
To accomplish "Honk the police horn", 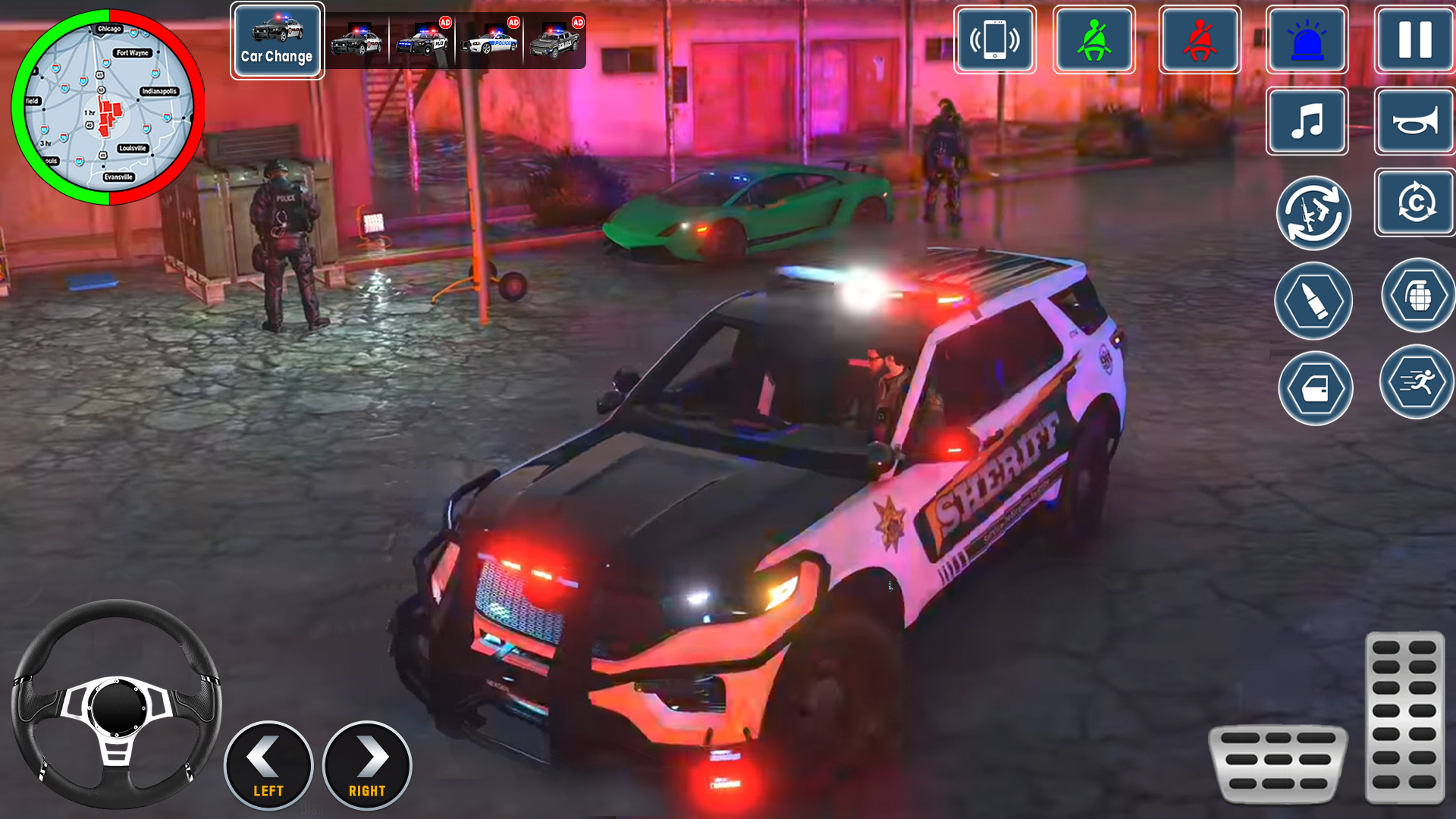I will point(1413,123).
